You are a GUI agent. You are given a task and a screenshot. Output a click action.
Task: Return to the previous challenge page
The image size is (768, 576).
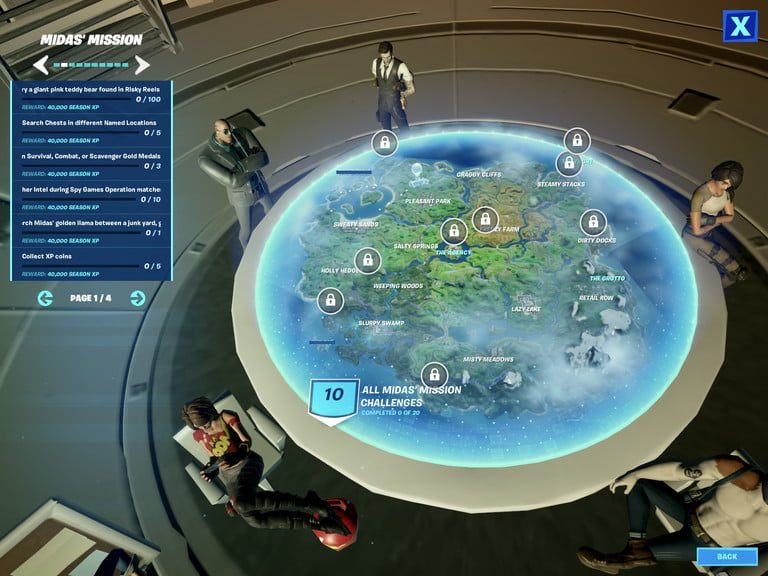pos(45,298)
